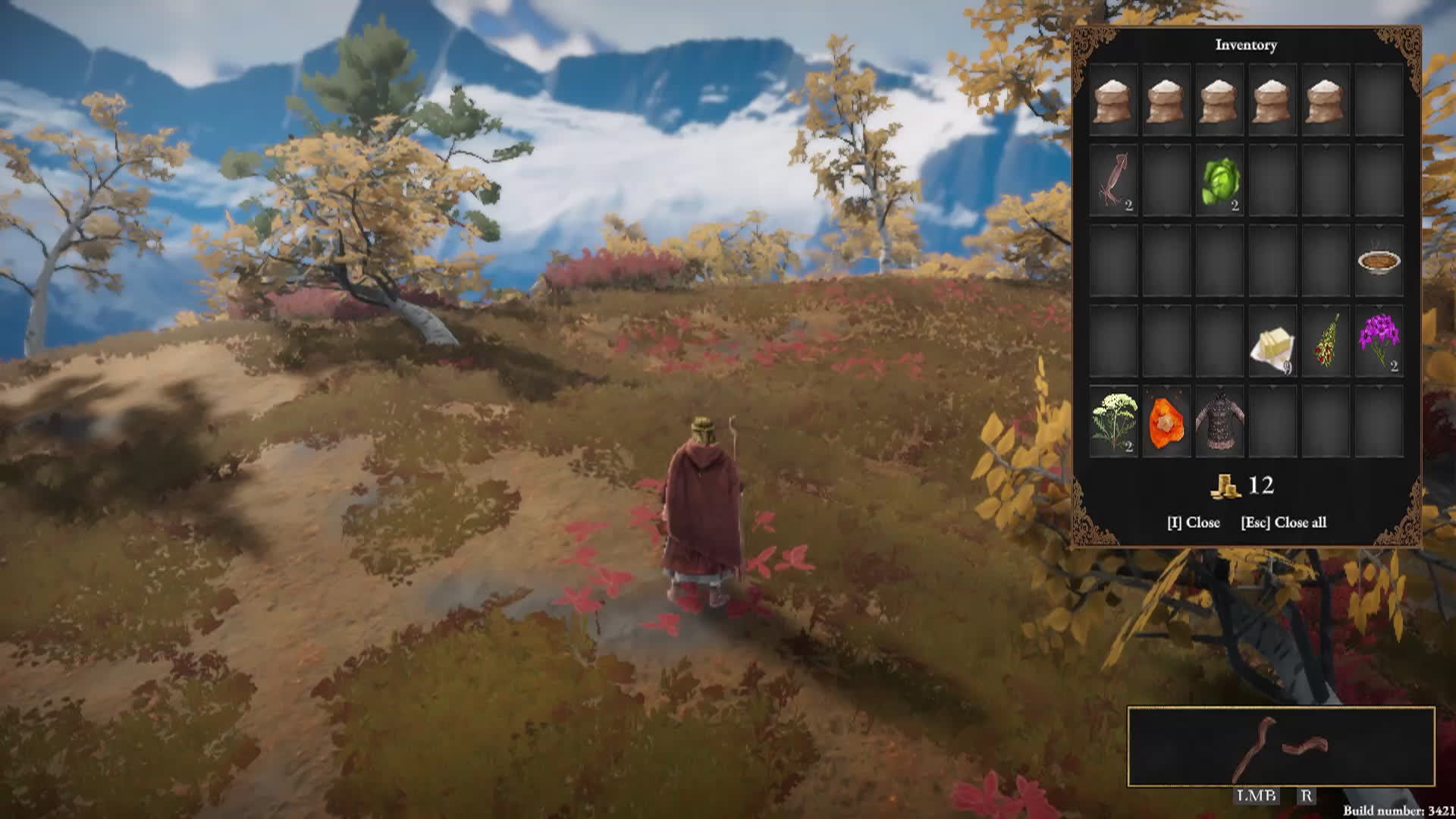Screen dimensions: 1456x819
Task: Choose the dark chainmail armor
Action: pyautogui.click(x=1219, y=422)
